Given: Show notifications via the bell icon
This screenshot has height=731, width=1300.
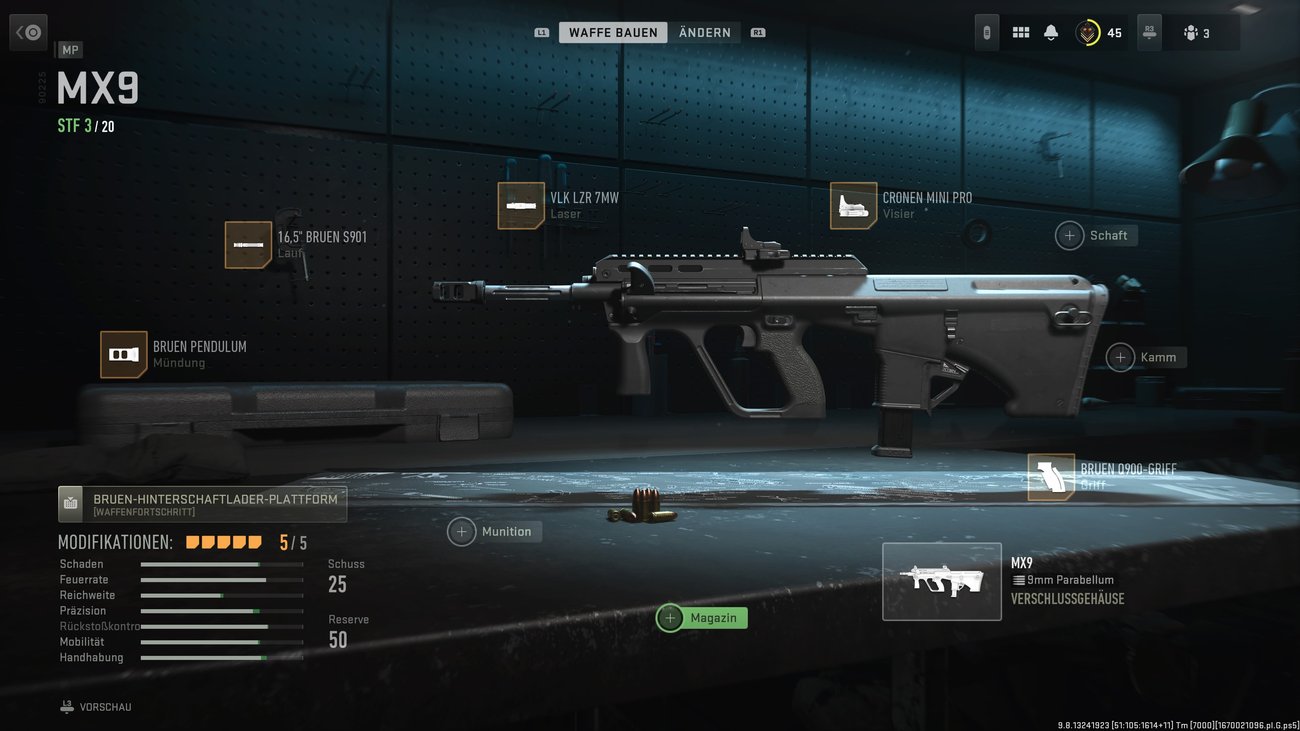Looking at the screenshot, I should pos(1050,33).
